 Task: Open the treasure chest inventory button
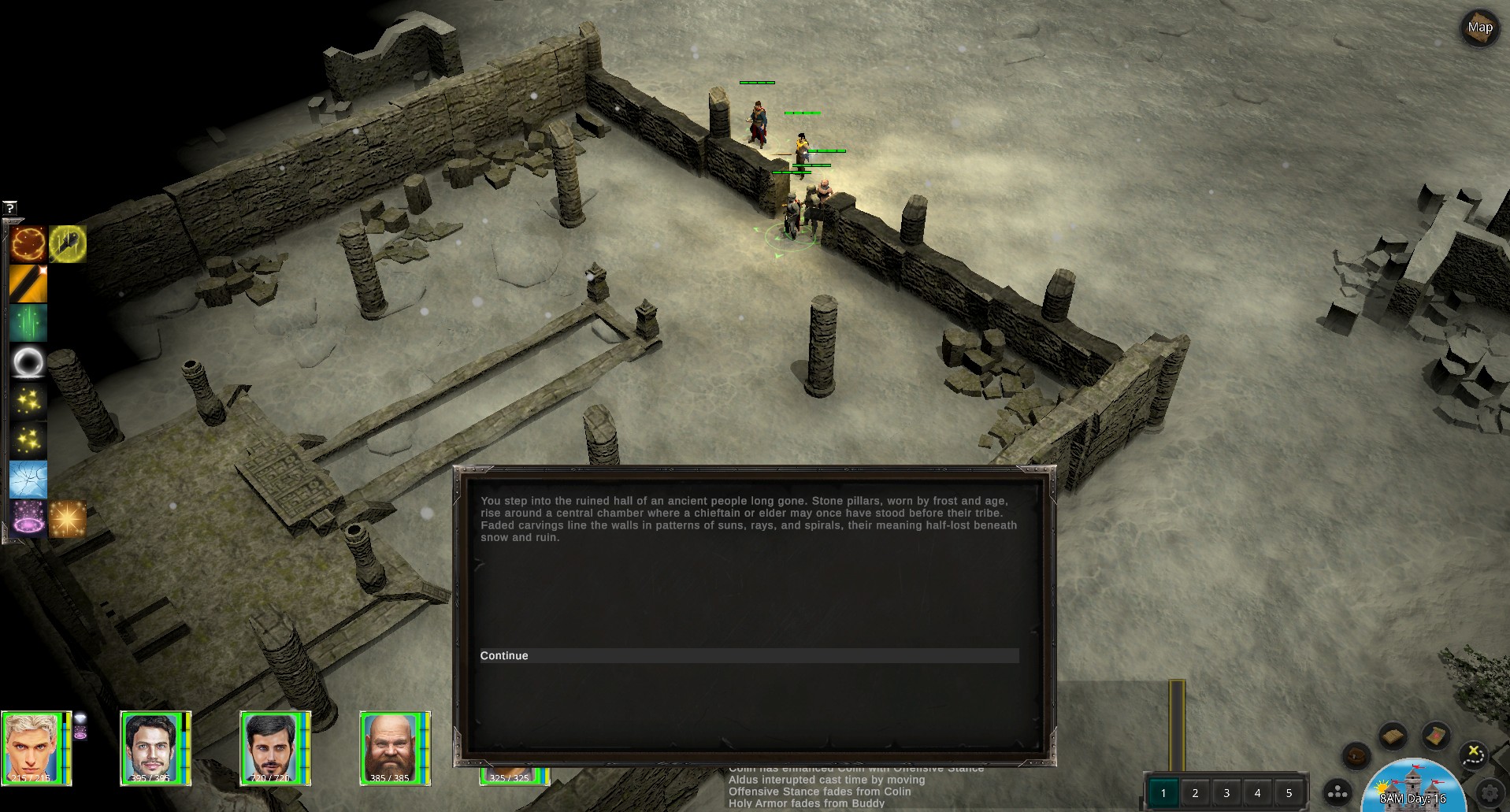(1356, 757)
